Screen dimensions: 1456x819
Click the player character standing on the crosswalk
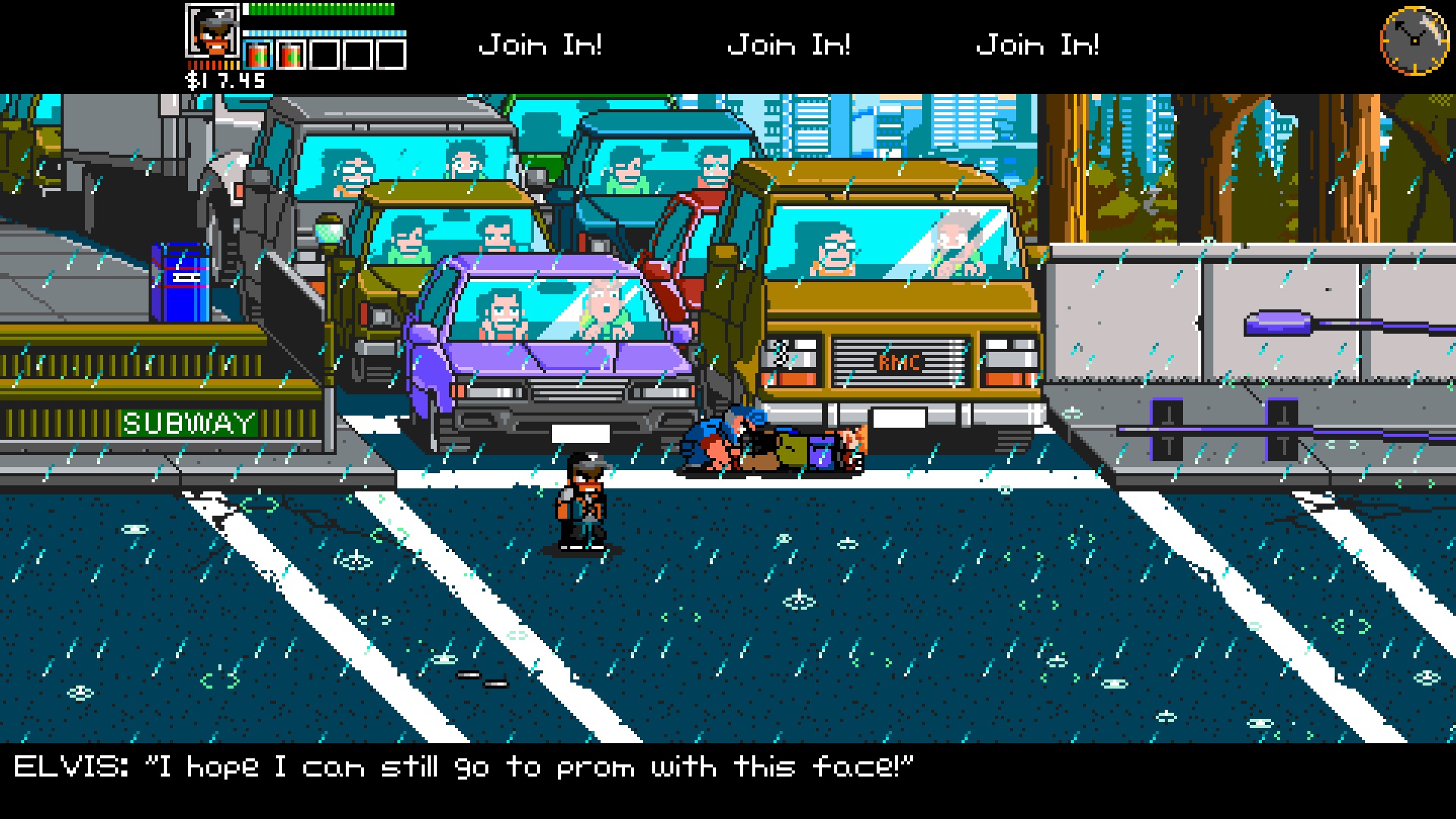(584, 500)
